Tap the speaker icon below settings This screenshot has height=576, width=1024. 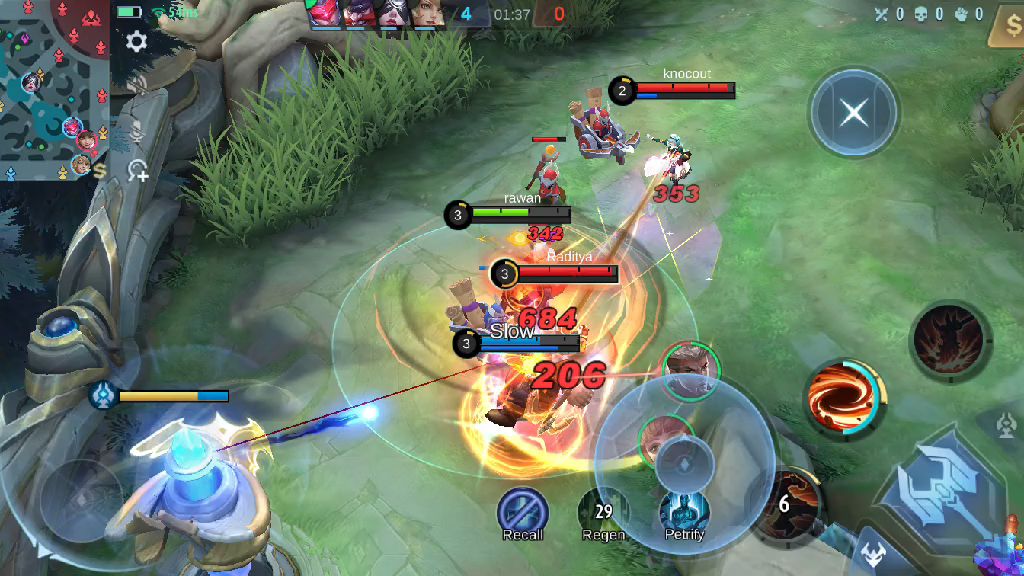coord(137,85)
